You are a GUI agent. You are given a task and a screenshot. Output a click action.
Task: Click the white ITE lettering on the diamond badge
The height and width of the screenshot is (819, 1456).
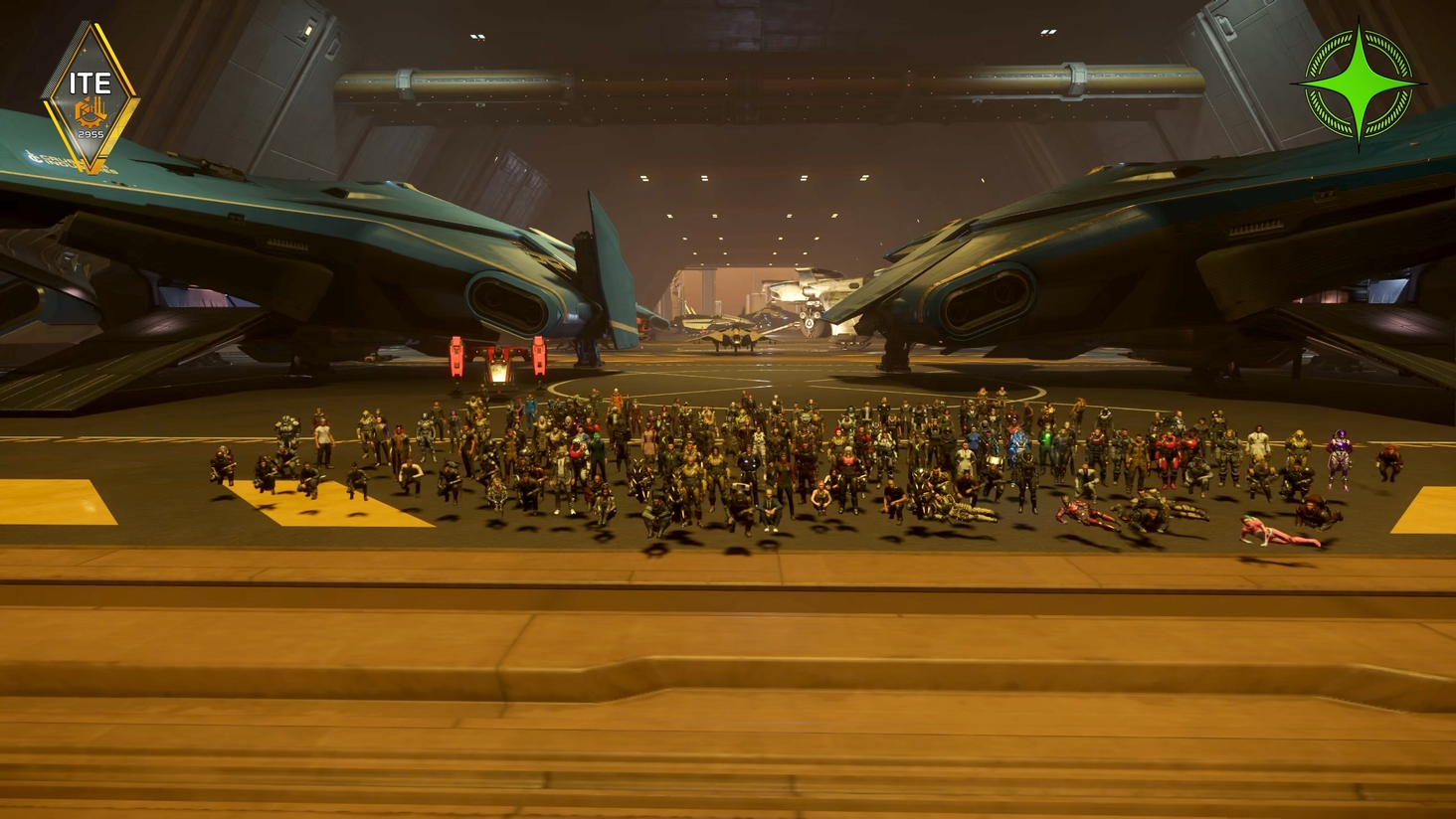(x=91, y=82)
